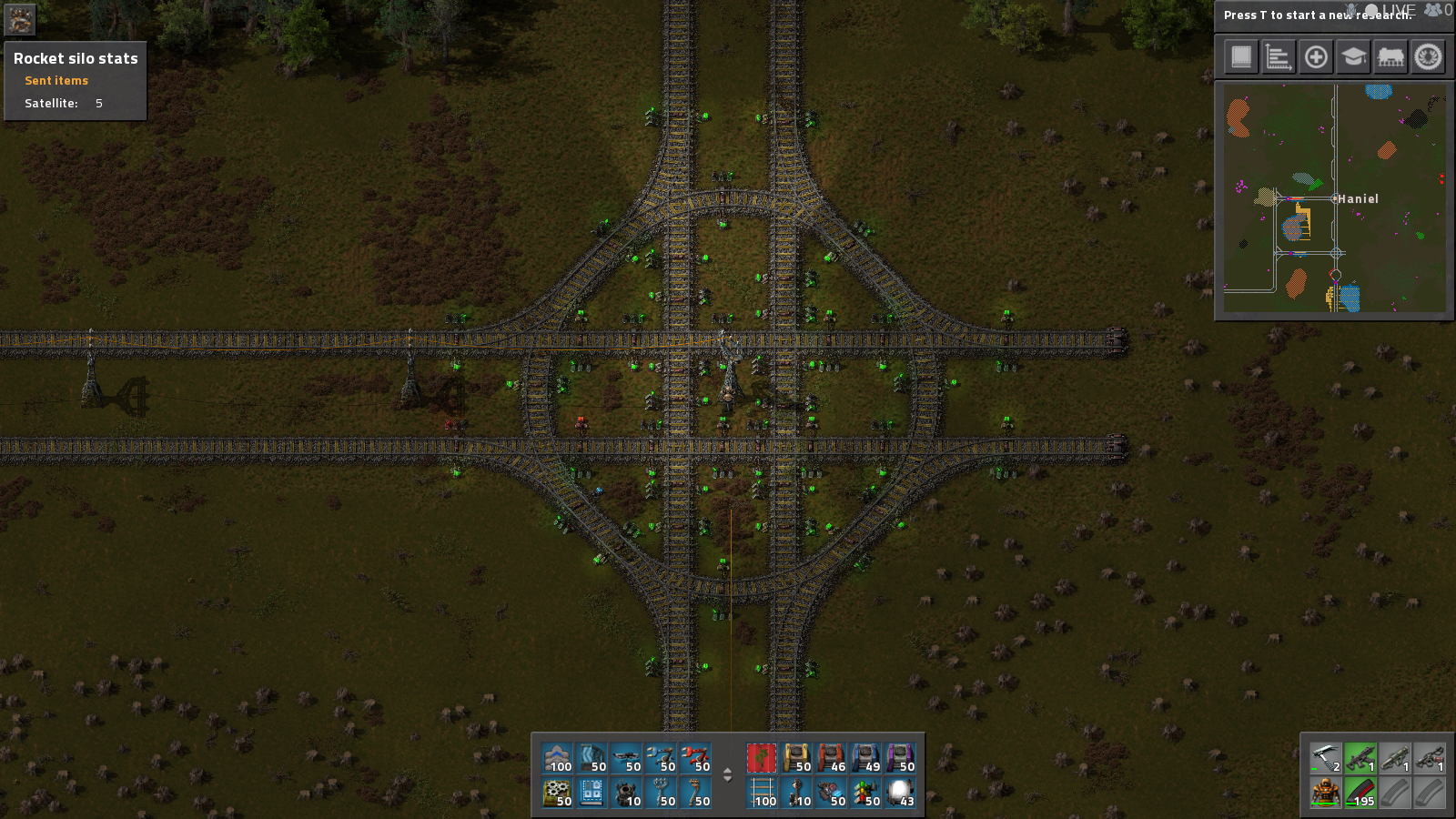Select the blueprint book slot
1456x819 pixels.
591,793
